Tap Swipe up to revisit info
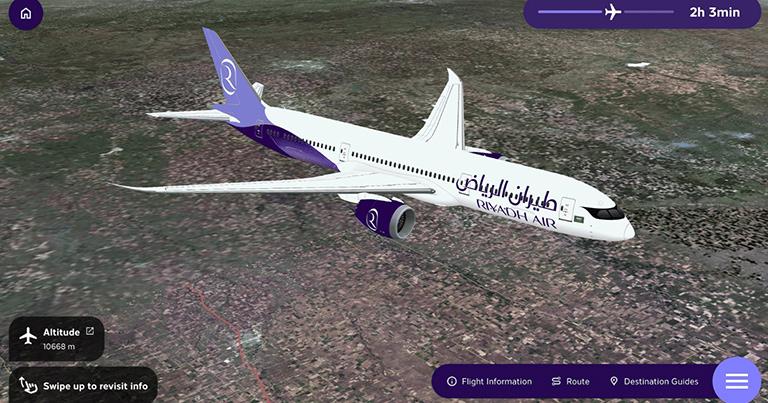The height and width of the screenshot is (403, 768). 83,385
